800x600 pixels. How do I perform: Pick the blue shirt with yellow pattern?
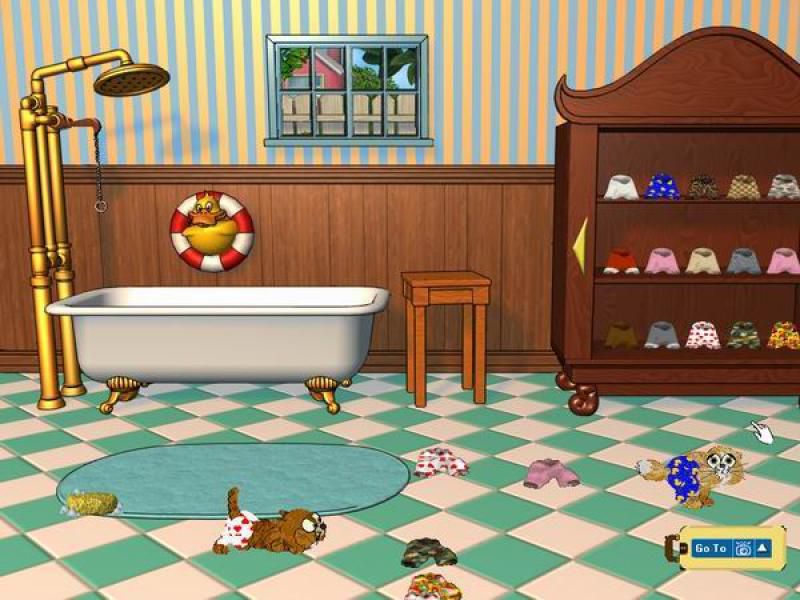[661, 186]
